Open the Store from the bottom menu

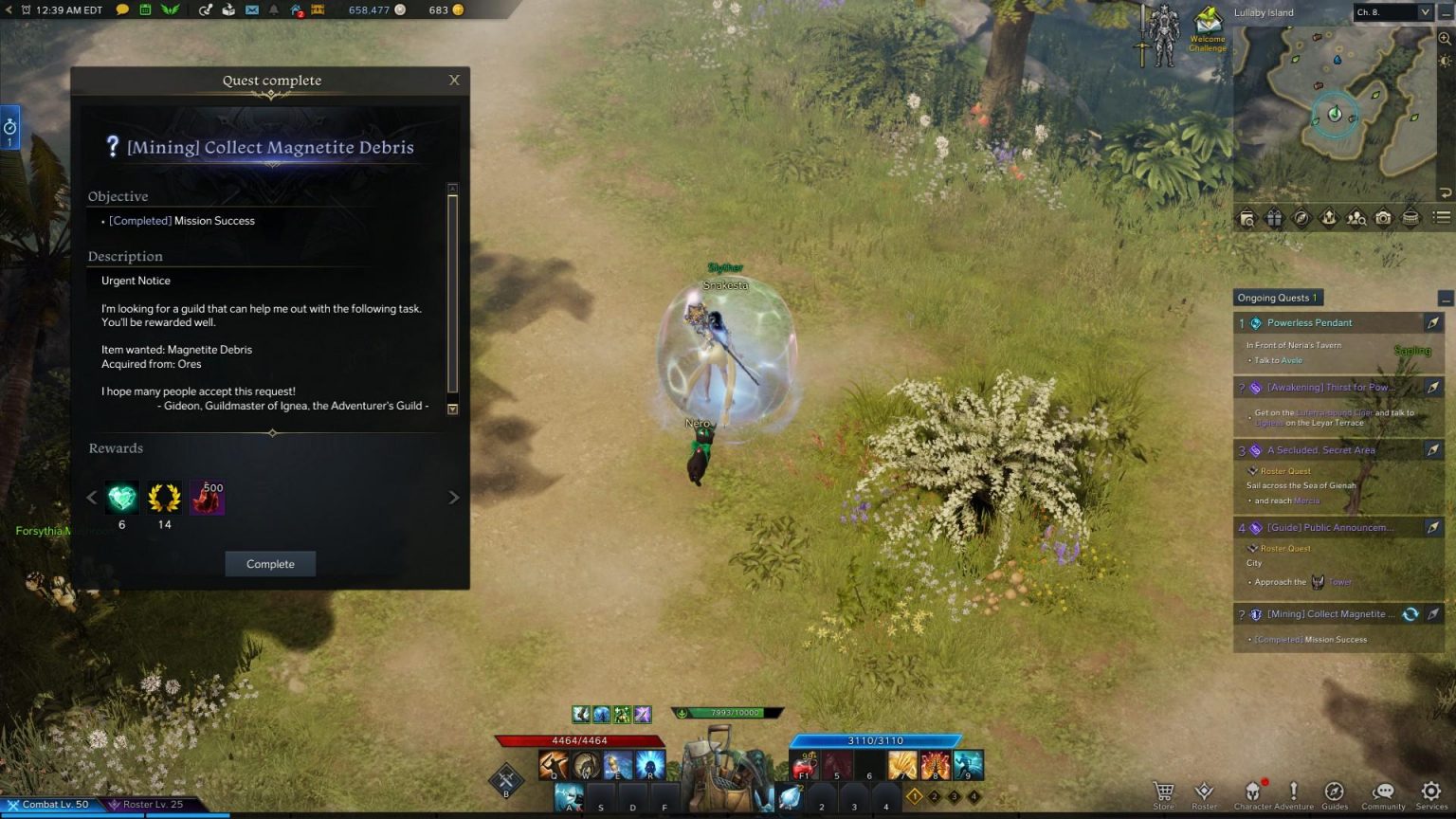[x=1164, y=792]
